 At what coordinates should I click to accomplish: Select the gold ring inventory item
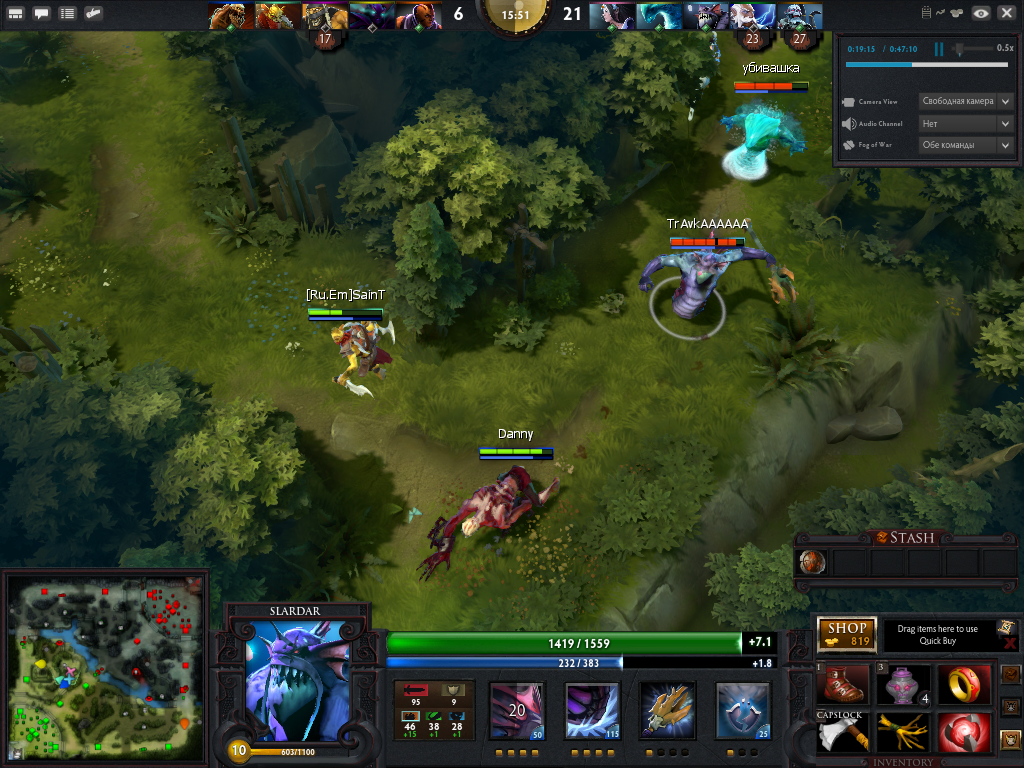[x=963, y=684]
